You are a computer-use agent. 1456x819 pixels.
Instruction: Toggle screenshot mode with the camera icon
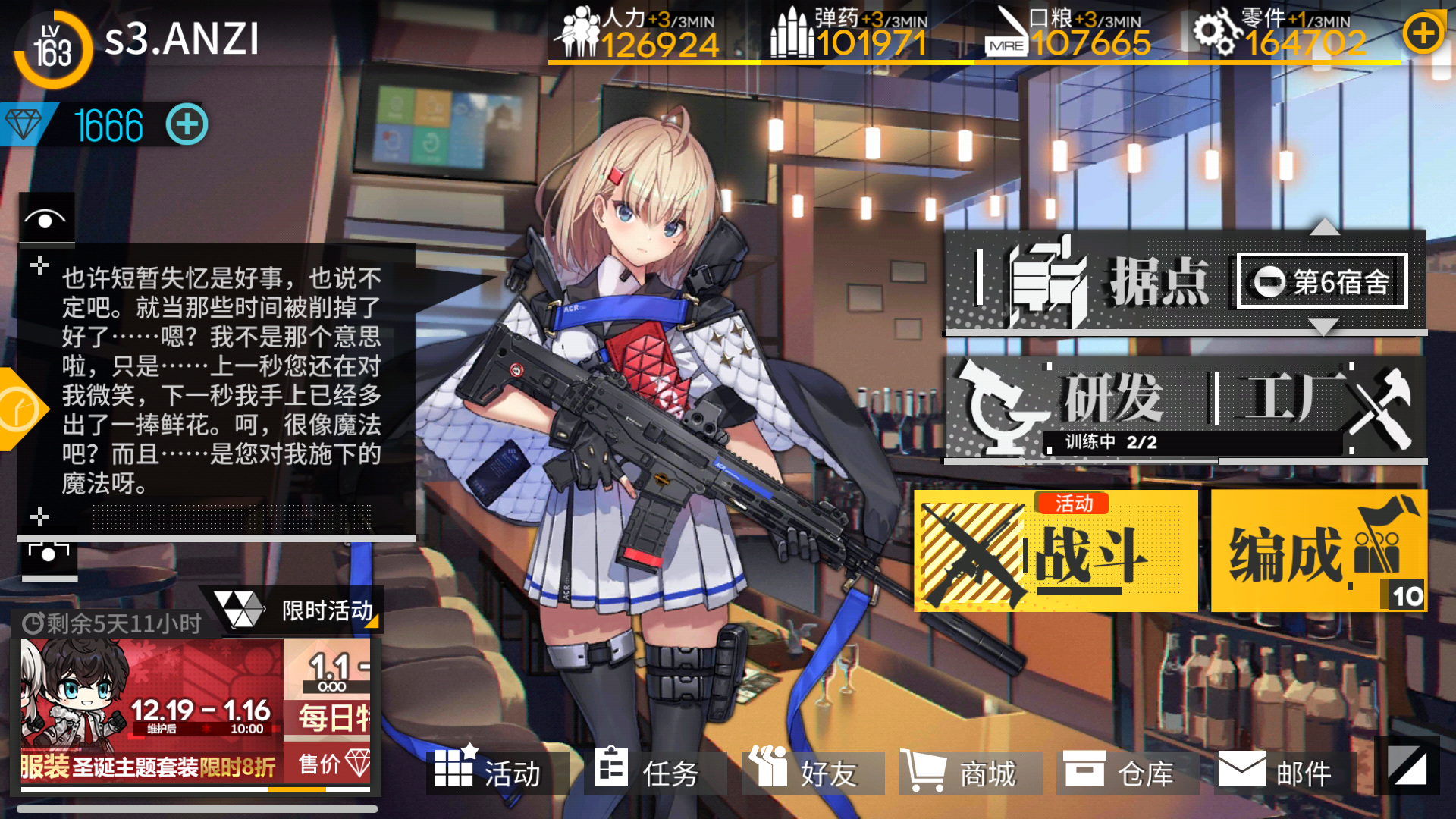pos(47,556)
